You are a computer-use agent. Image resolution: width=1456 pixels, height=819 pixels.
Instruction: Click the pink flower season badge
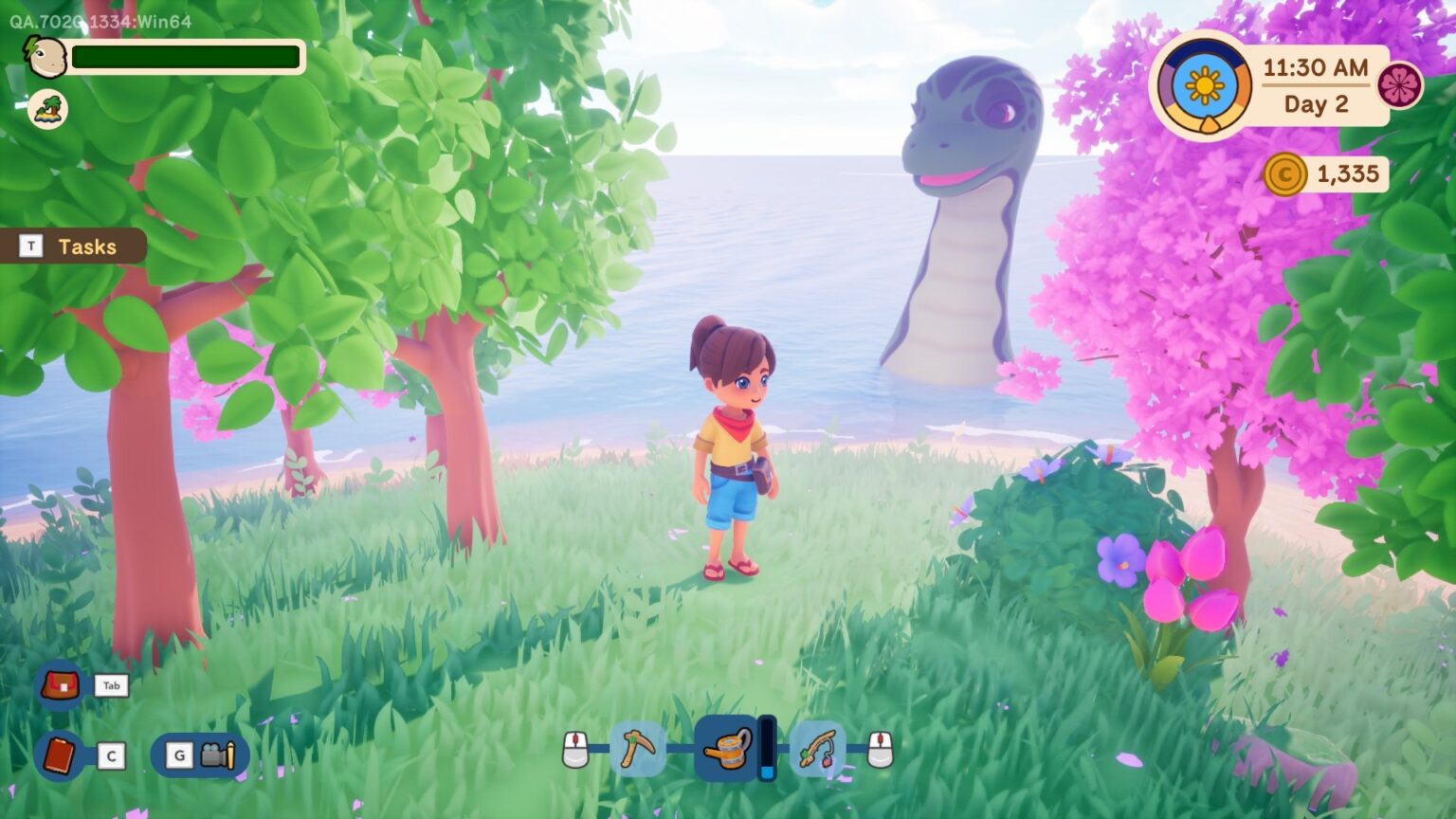[1399, 86]
